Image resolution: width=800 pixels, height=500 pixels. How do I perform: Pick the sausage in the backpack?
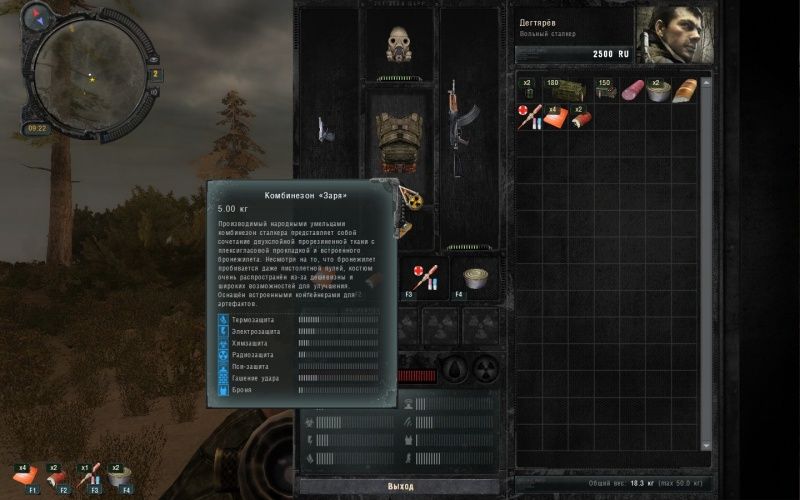(x=633, y=91)
